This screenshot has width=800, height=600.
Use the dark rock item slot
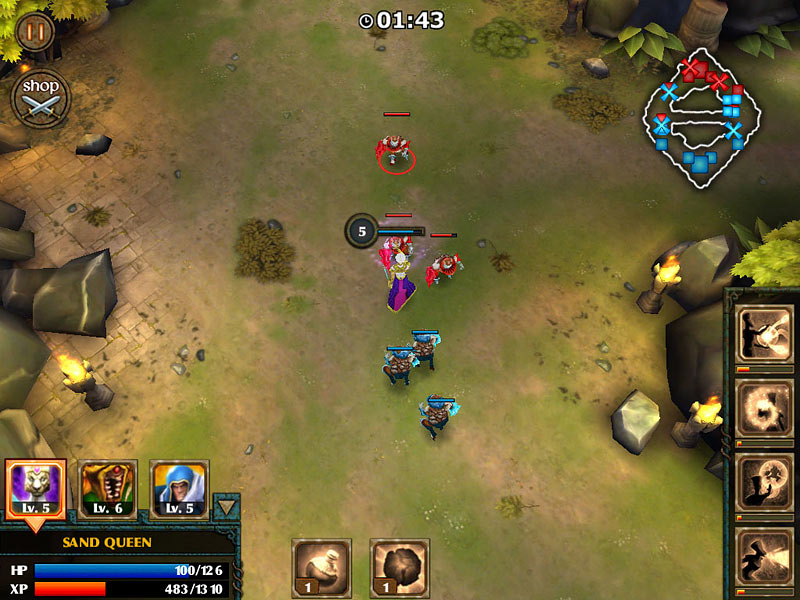click(399, 567)
